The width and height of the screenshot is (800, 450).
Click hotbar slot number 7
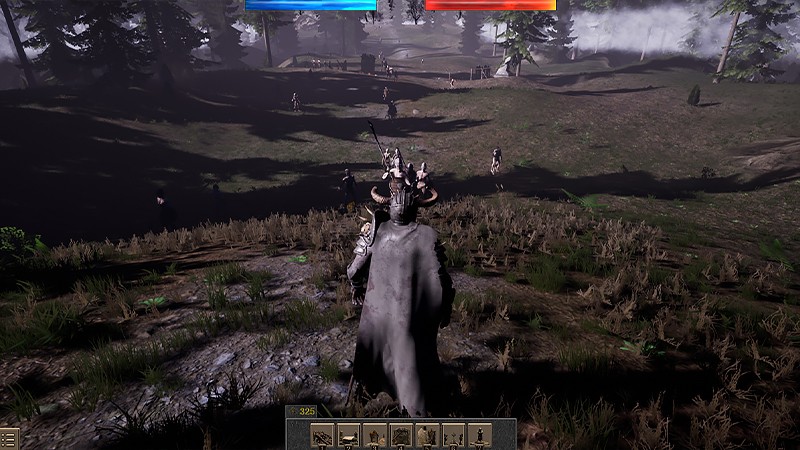pyautogui.click(x=479, y=435)
